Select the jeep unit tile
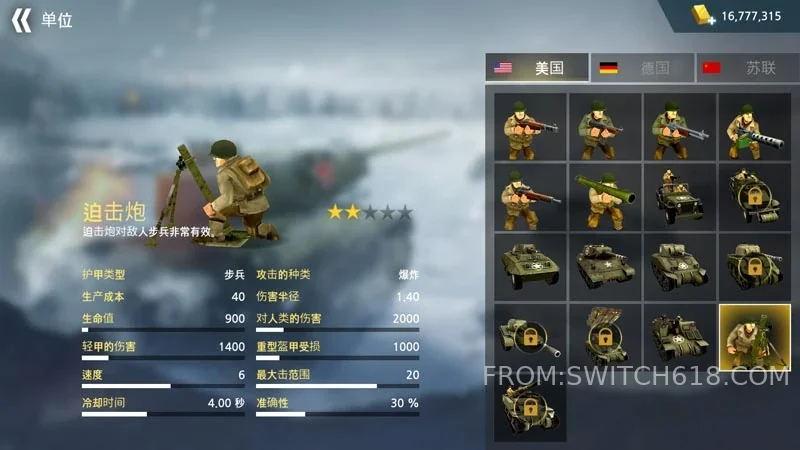The width and height of the screenshot is (800, 450). 679,197
